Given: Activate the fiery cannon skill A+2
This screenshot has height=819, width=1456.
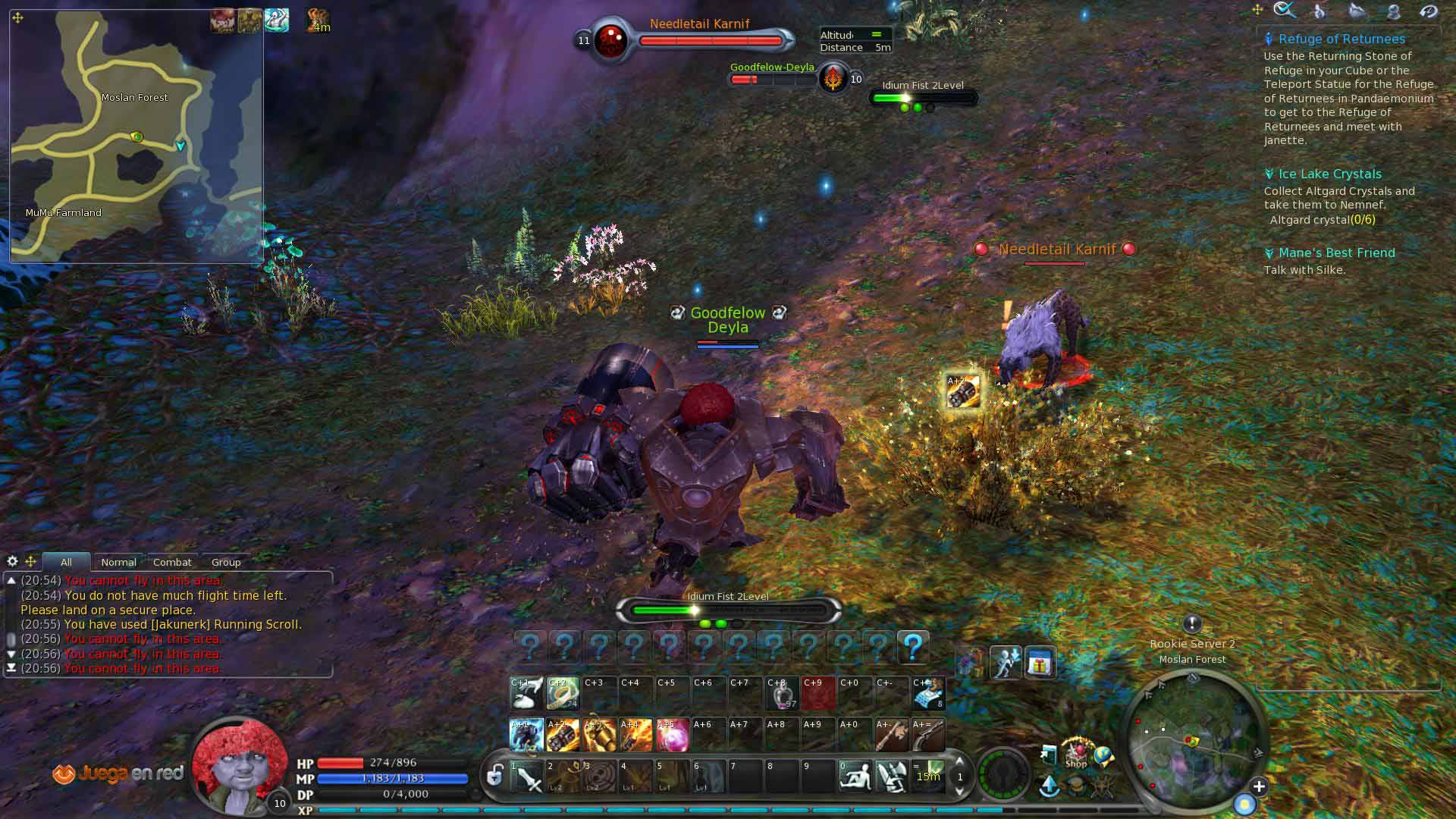Looking at the screenshot, I should coord(563,735).
